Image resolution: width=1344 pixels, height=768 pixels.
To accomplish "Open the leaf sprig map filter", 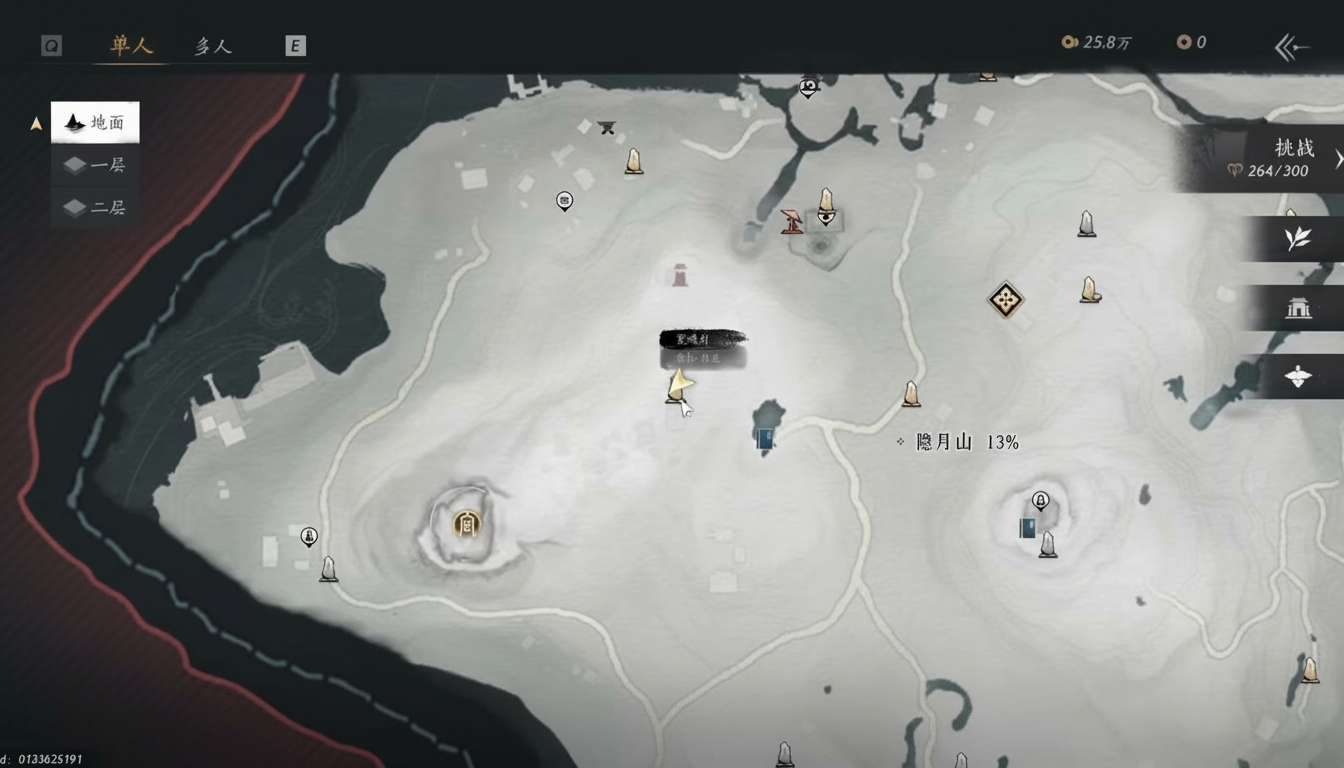I will pos(1297,239).
